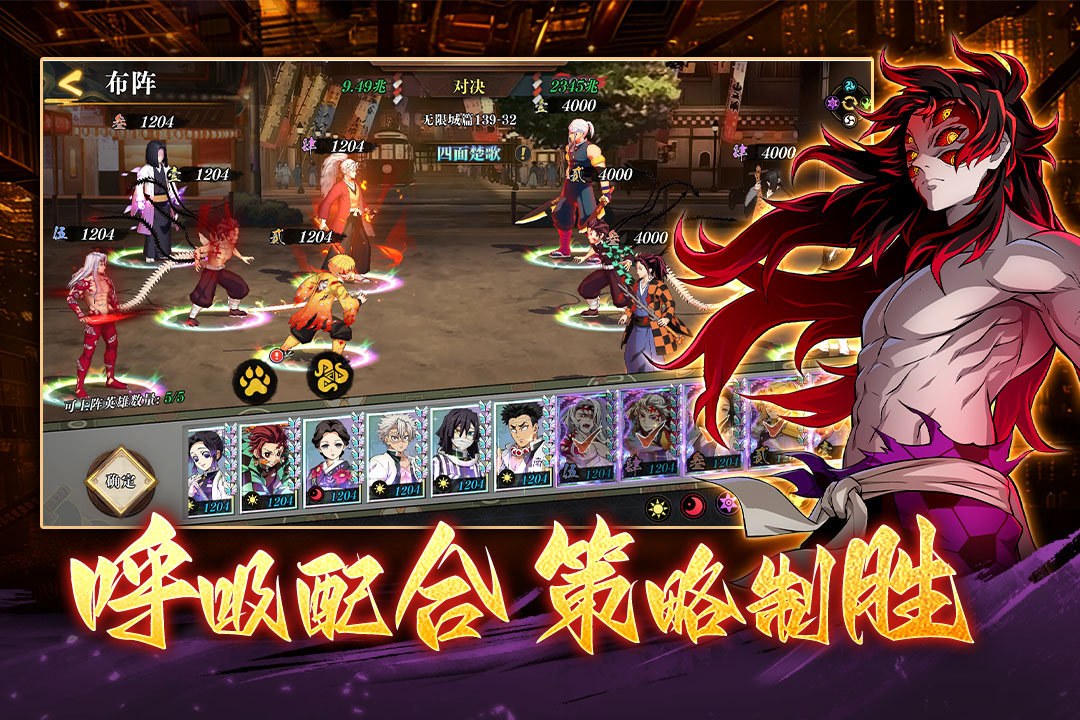
Task: Filter heroes by the red moon element
Action: click(692, 506)
